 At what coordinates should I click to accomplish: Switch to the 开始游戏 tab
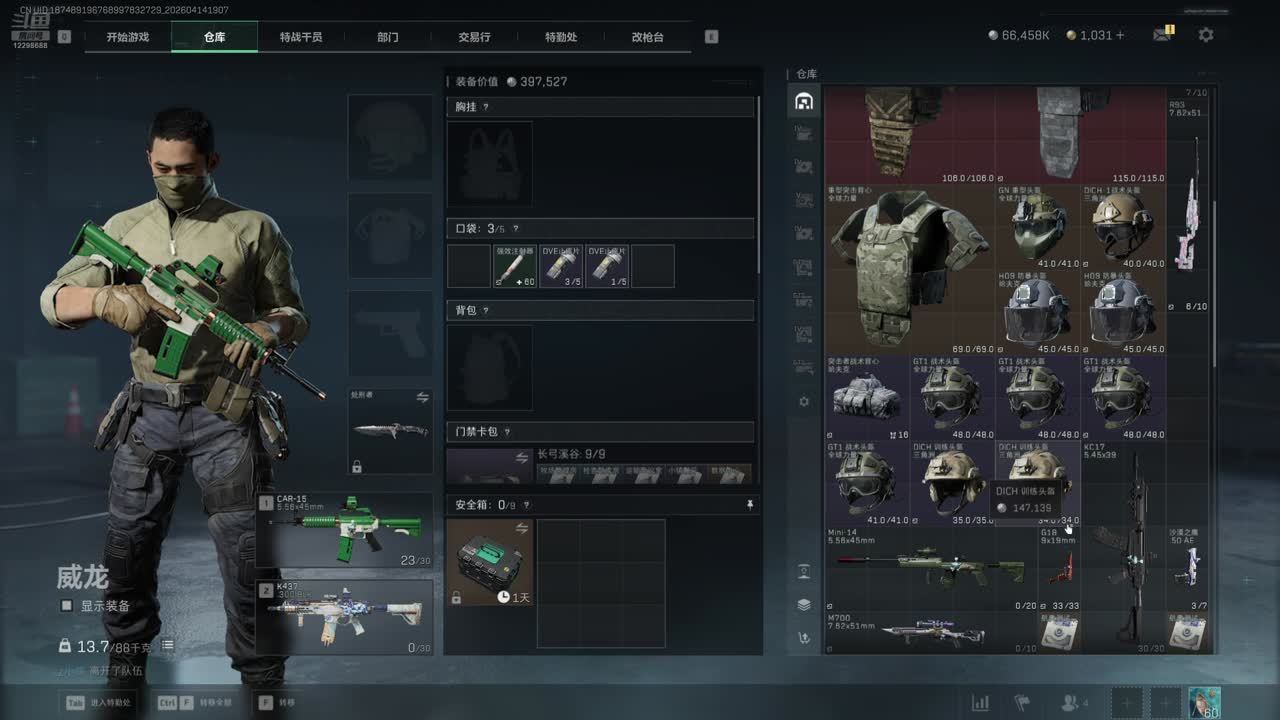point(127,37)
